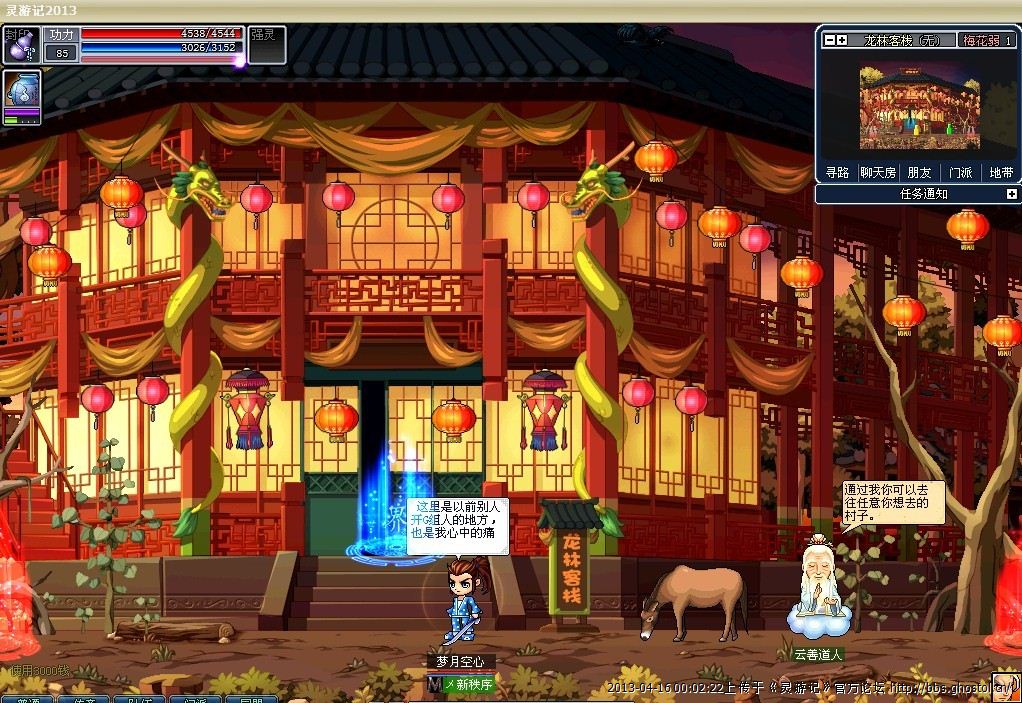This screenshot has width=1022, height=703.
Task: Open the 寻路 pathfinding option
Action: pyautogui.click(x=837, y=172)
